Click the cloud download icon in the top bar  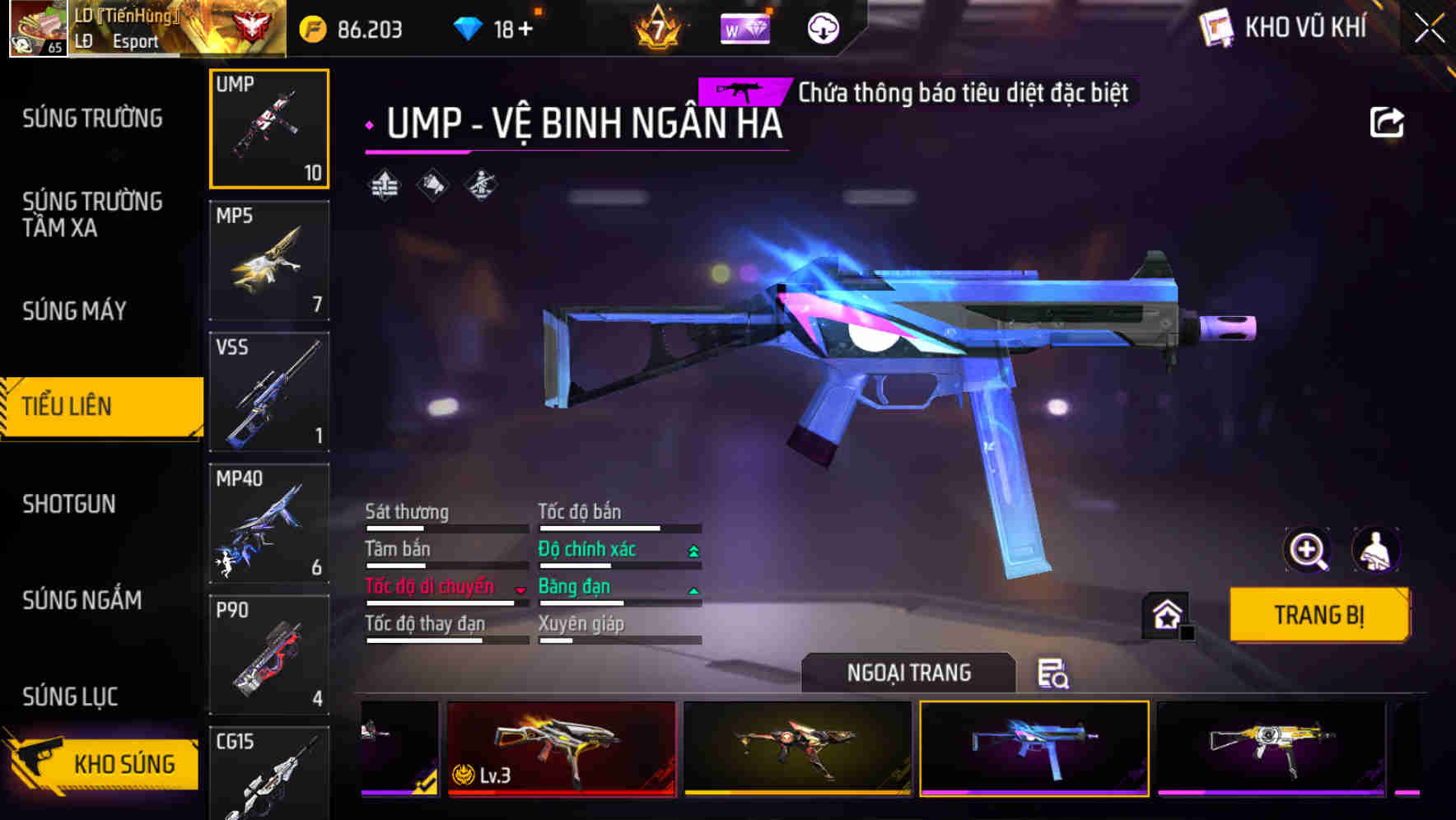click(x=823, y=27)
